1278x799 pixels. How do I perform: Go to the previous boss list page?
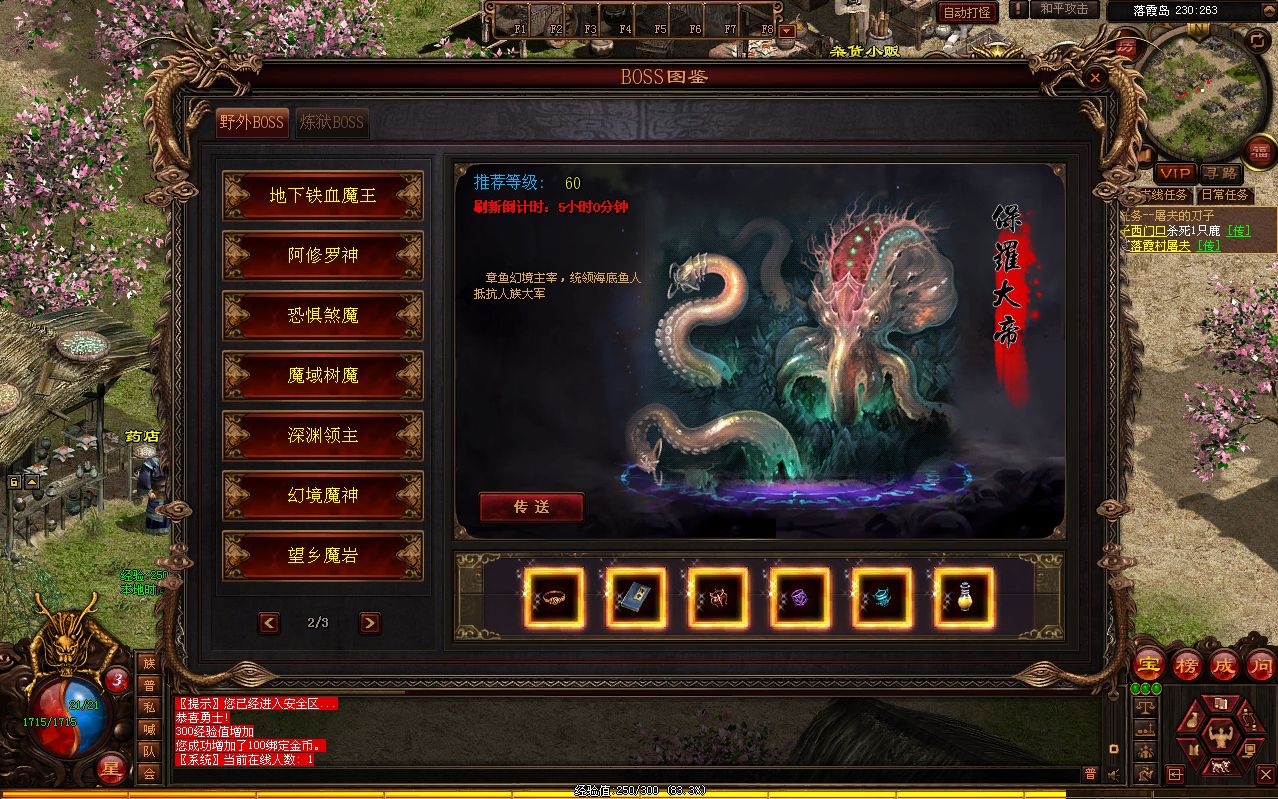268,623
